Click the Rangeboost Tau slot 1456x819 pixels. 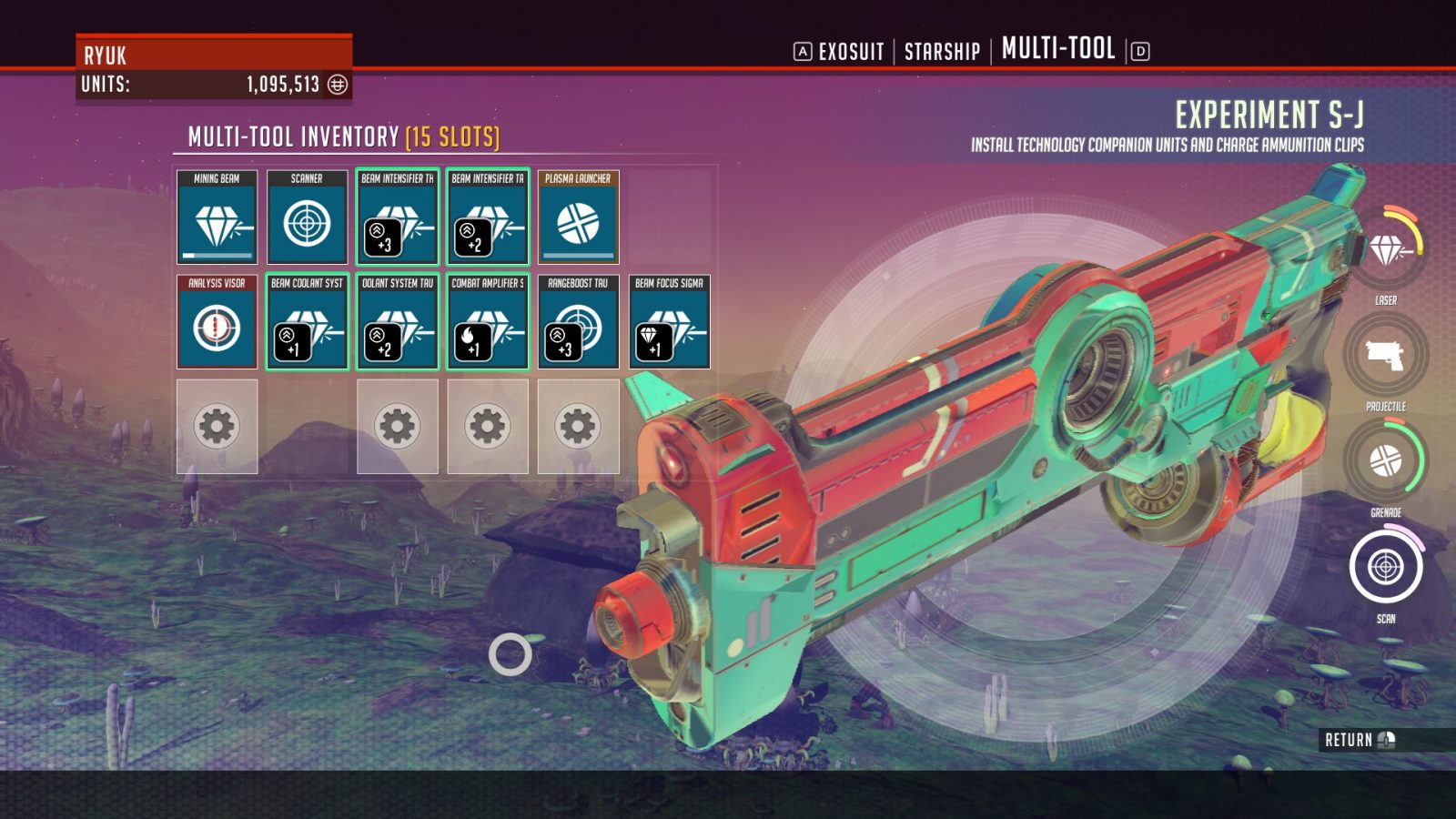coord(578,322)
